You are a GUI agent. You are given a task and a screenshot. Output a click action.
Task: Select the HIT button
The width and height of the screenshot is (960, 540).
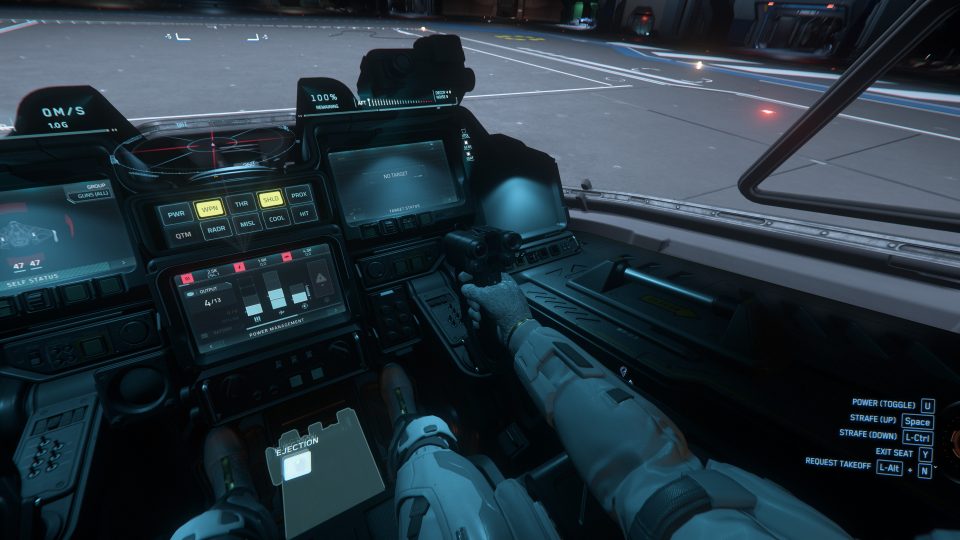click(304, 214)
